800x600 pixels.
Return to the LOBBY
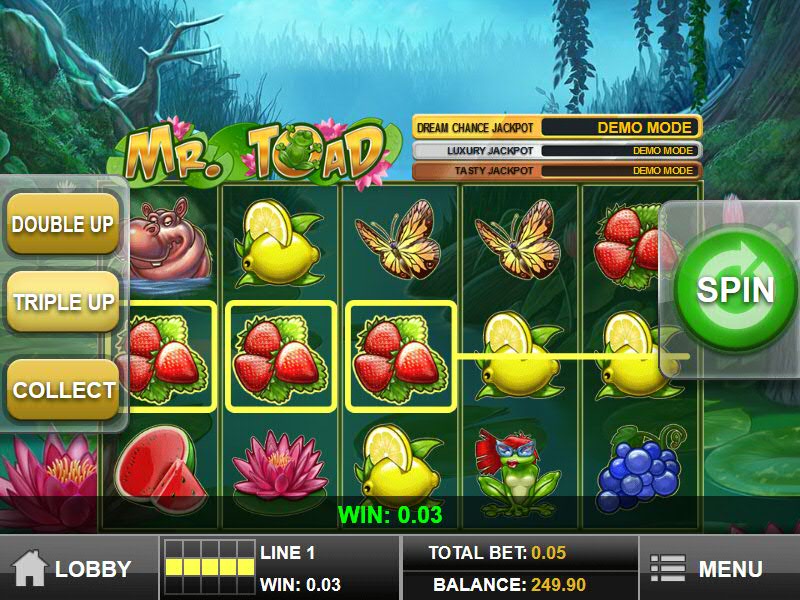coord(73,569)
